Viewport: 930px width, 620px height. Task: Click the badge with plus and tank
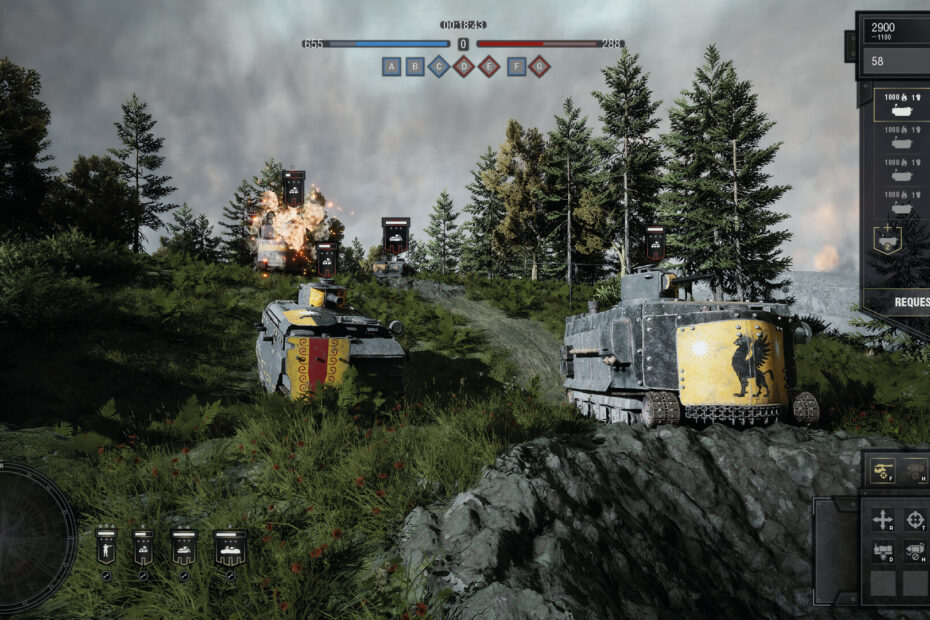(x=886, y=239)
